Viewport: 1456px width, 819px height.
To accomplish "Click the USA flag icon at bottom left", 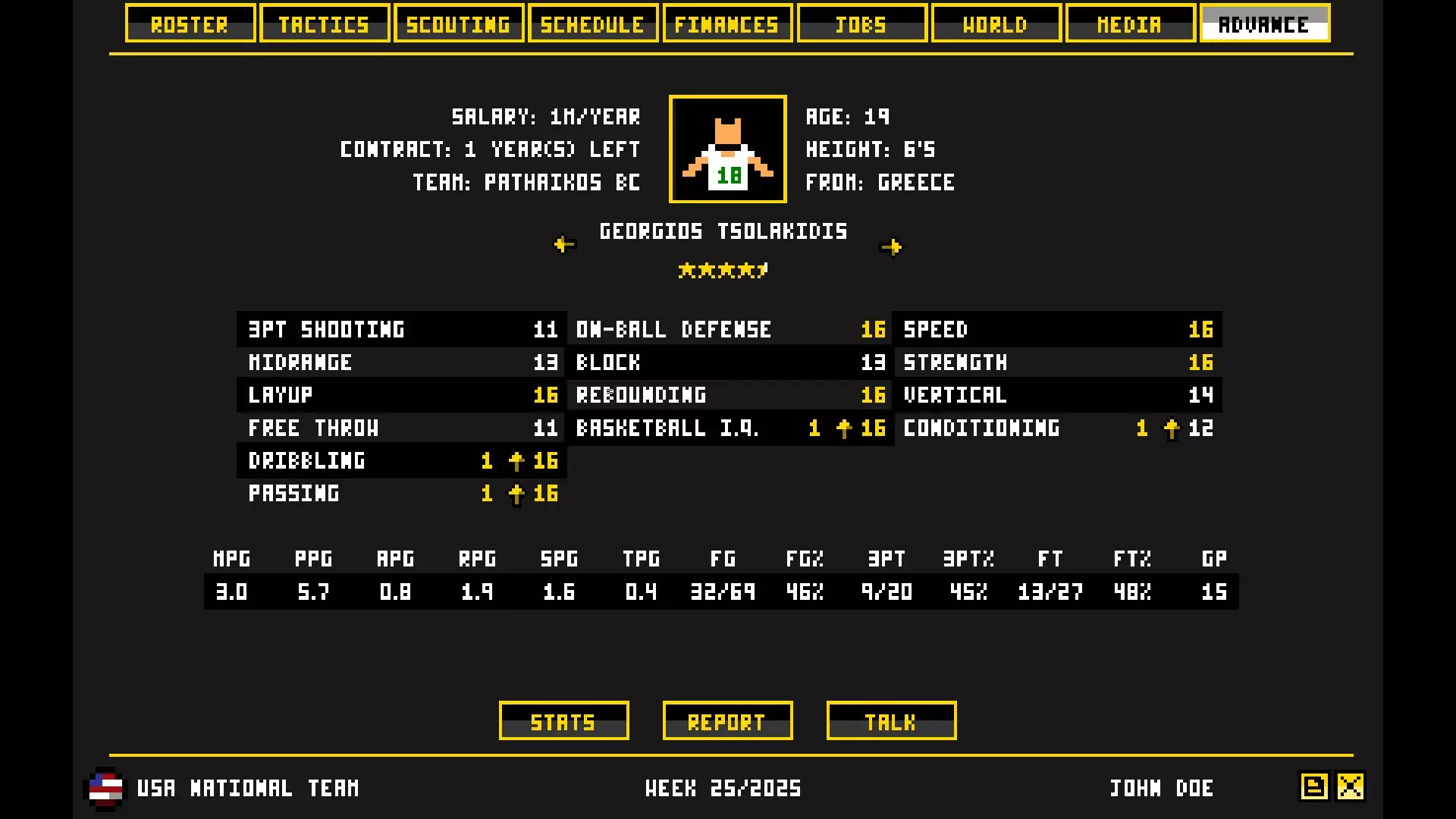I will click(x=105, y=789).
